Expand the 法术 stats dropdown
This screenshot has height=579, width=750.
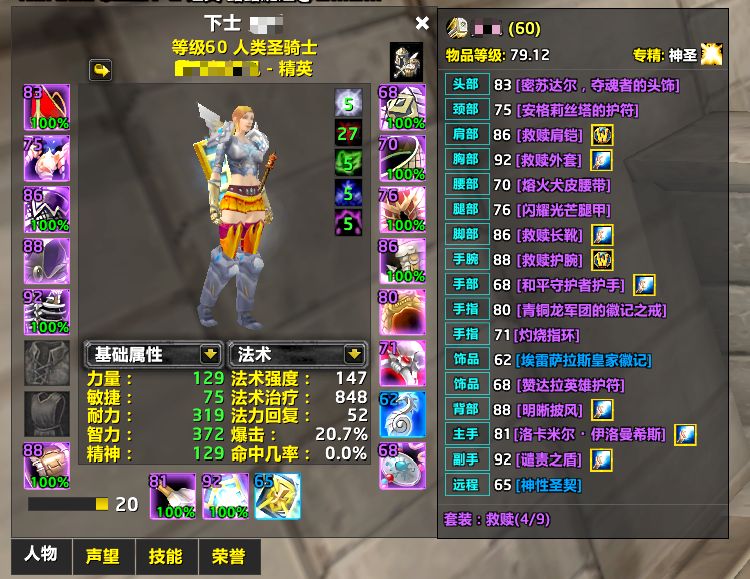pyautogui.click(x=353, y=354)
